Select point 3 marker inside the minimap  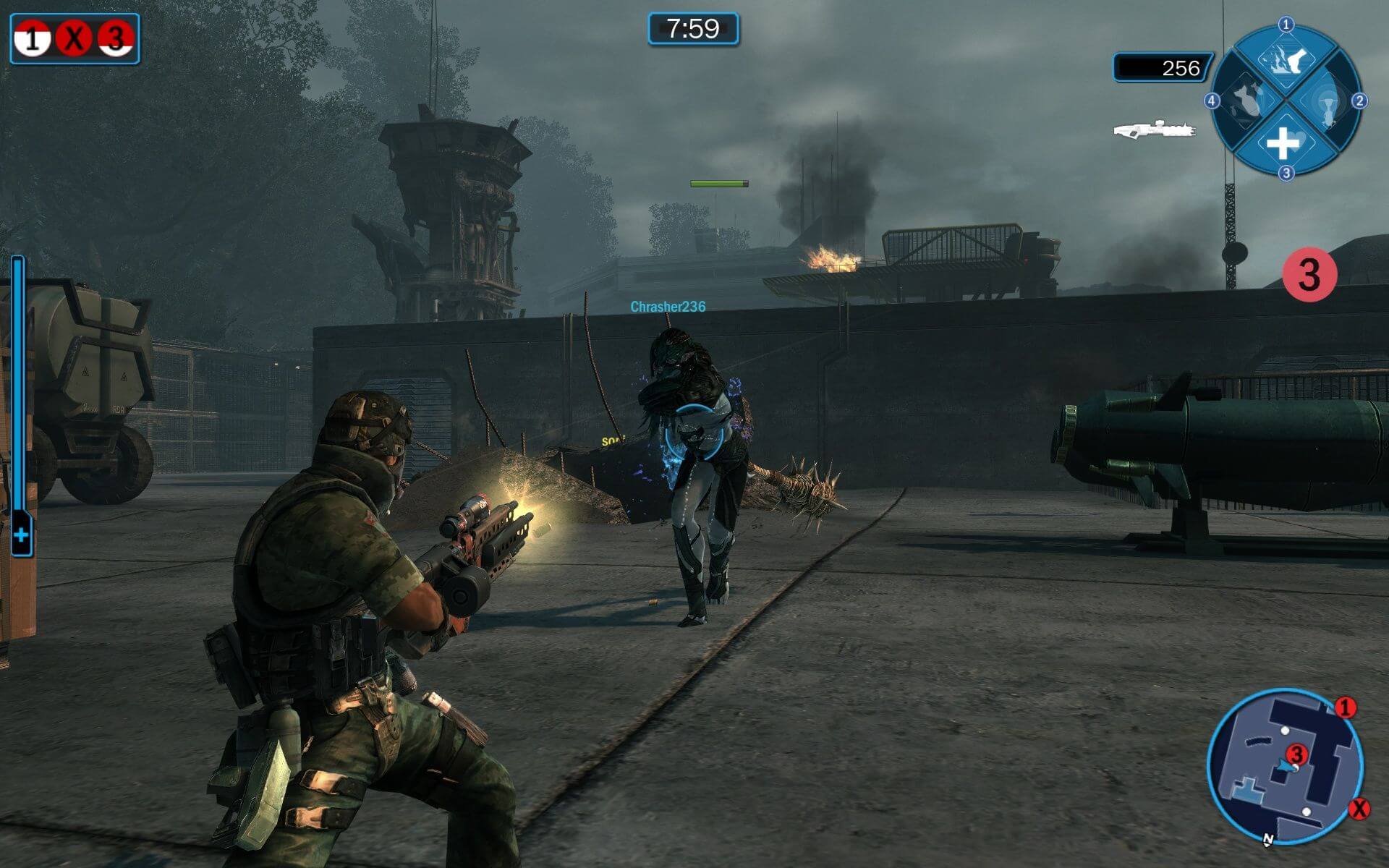[x=1297, y=755]
